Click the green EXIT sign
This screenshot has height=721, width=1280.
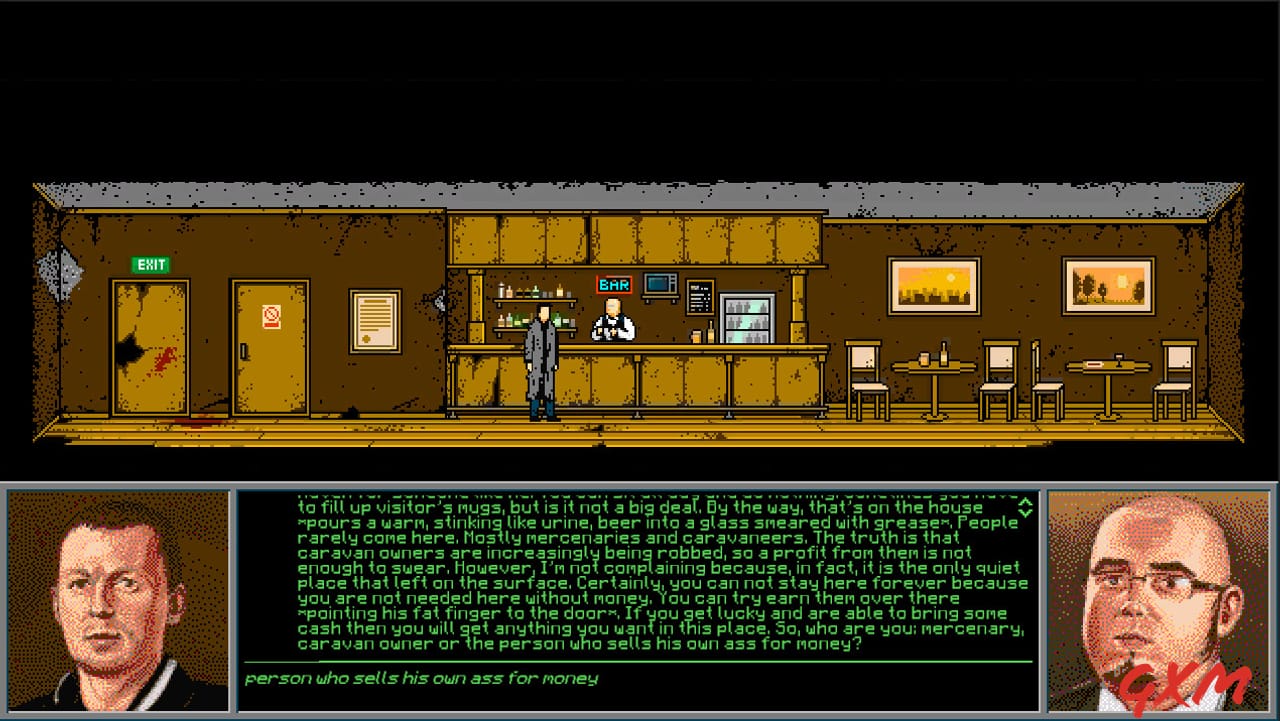tap(152, 264)
